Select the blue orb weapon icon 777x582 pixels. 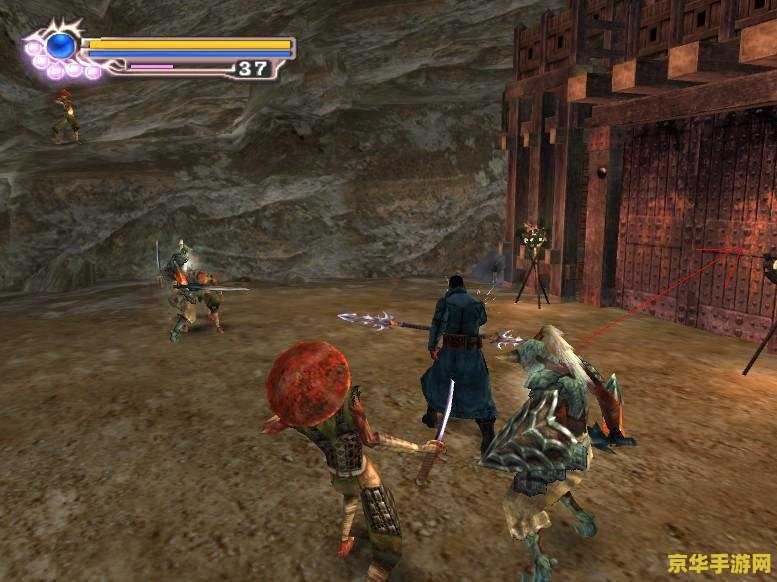(x=61, y=46)
